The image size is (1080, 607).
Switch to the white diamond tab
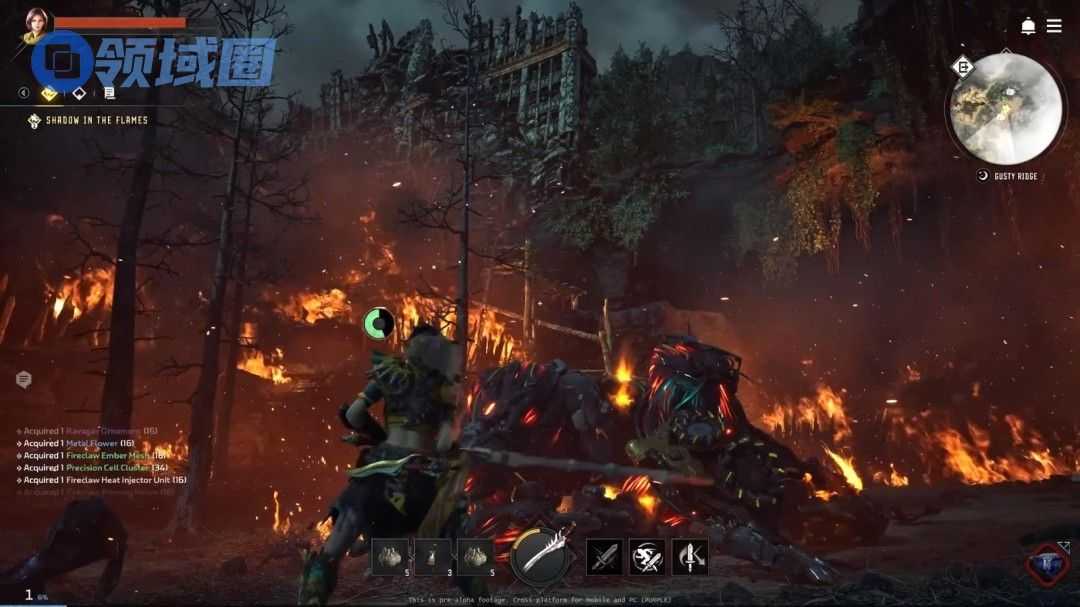[x=79, y=93]
